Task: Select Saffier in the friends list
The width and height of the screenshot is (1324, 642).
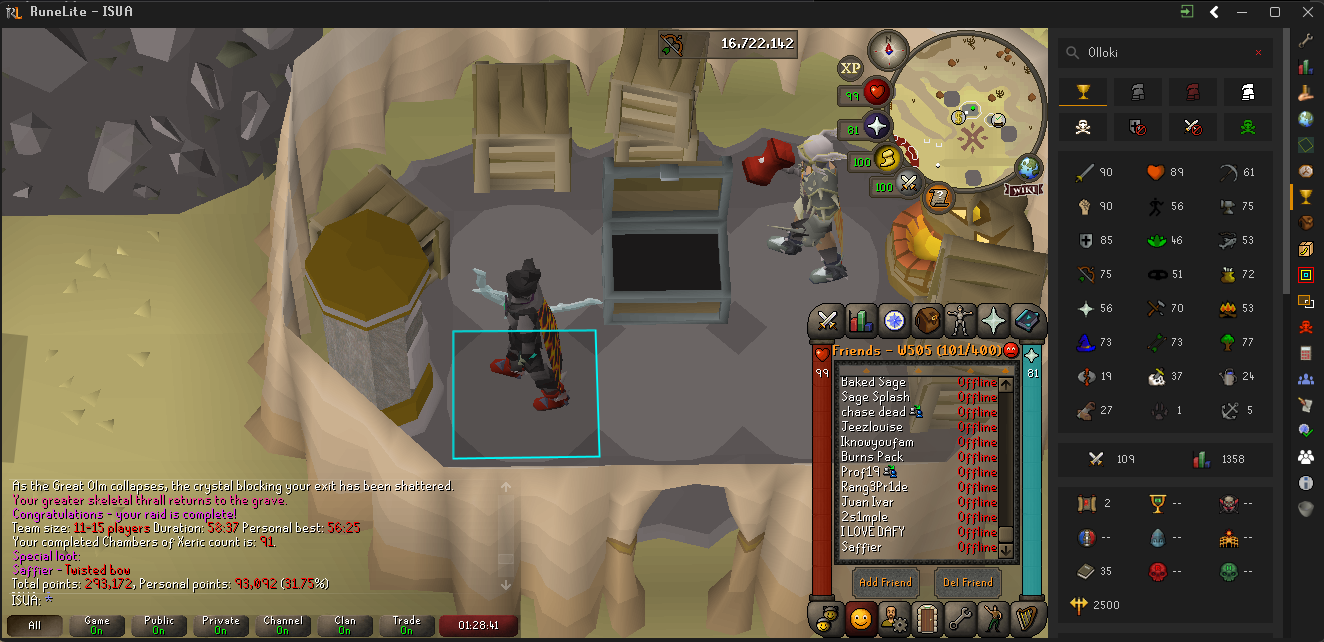Action: pyautogui.click(x=862, y=547)
